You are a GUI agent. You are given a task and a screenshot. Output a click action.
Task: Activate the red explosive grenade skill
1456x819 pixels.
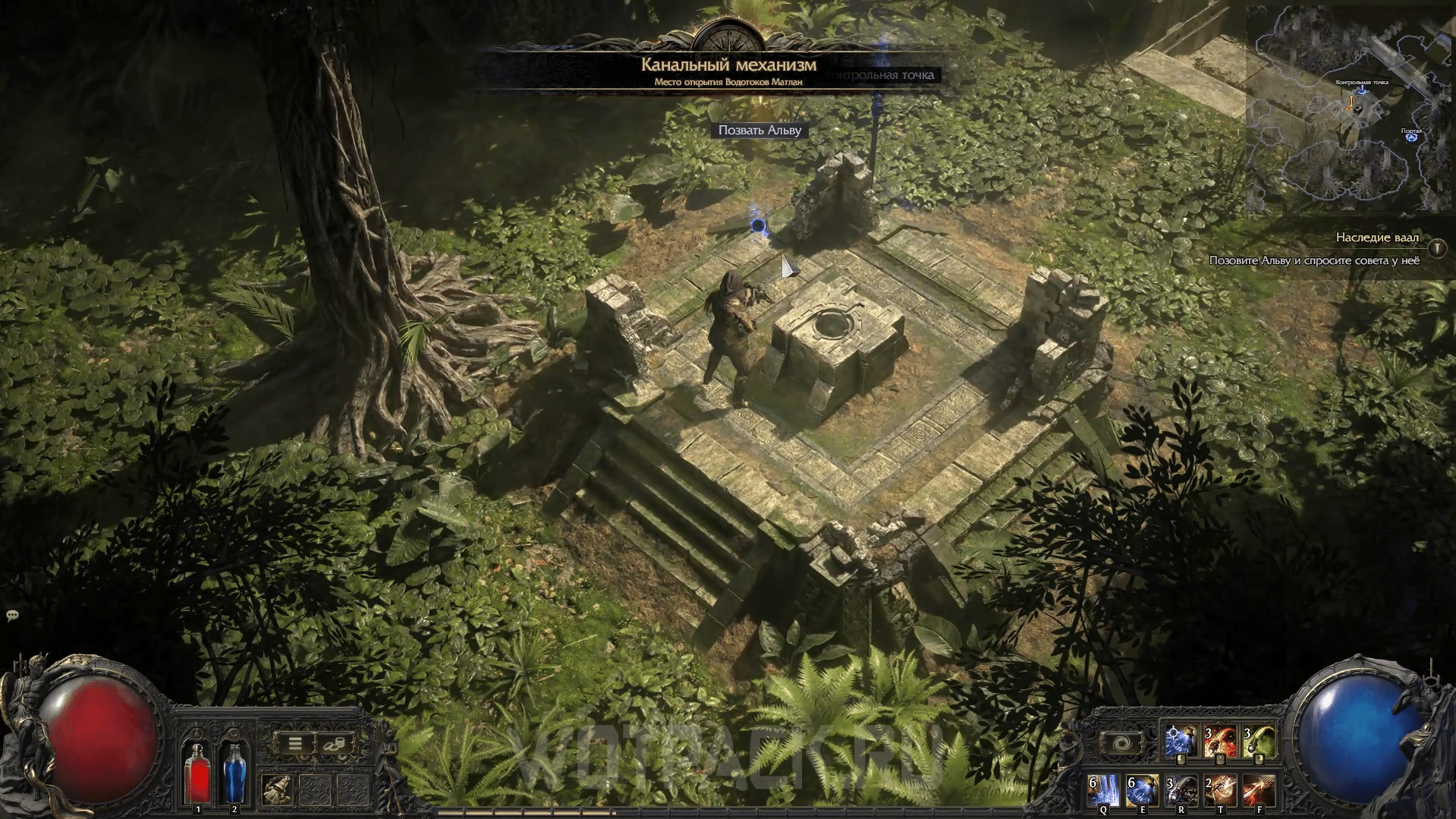[x=1219, y=742]
